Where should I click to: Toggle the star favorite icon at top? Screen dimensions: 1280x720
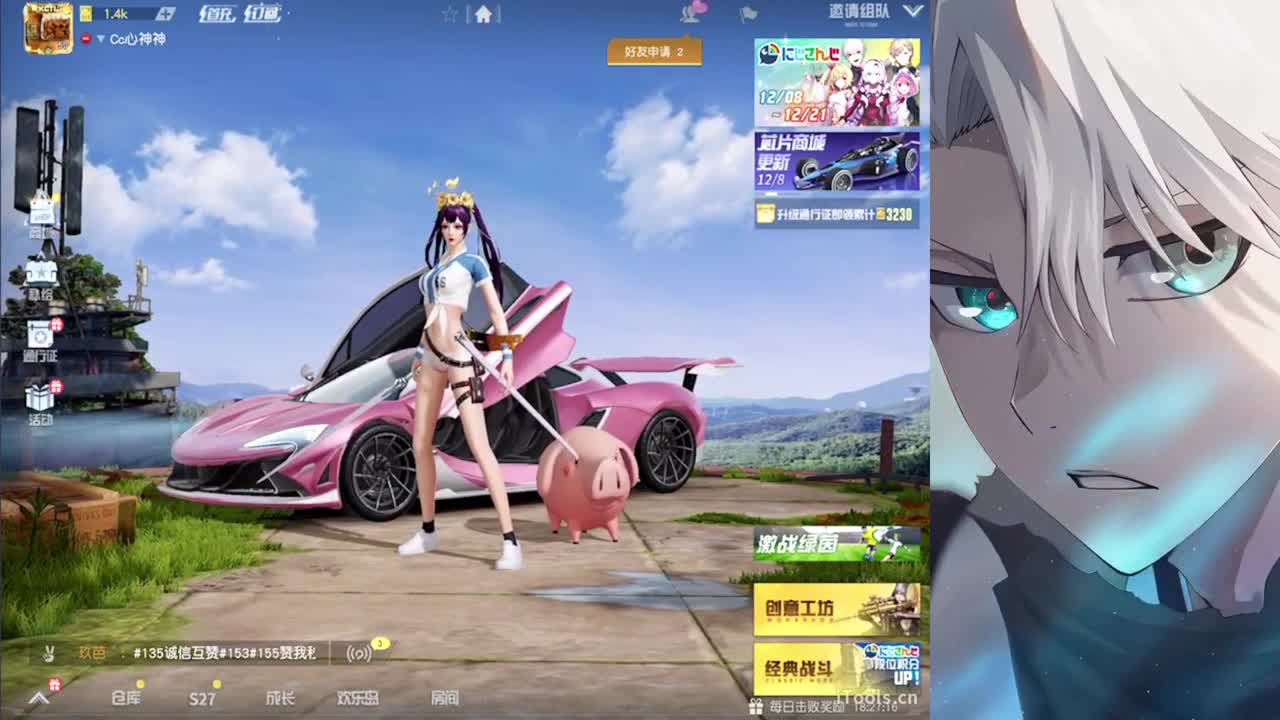click(450, 13)
